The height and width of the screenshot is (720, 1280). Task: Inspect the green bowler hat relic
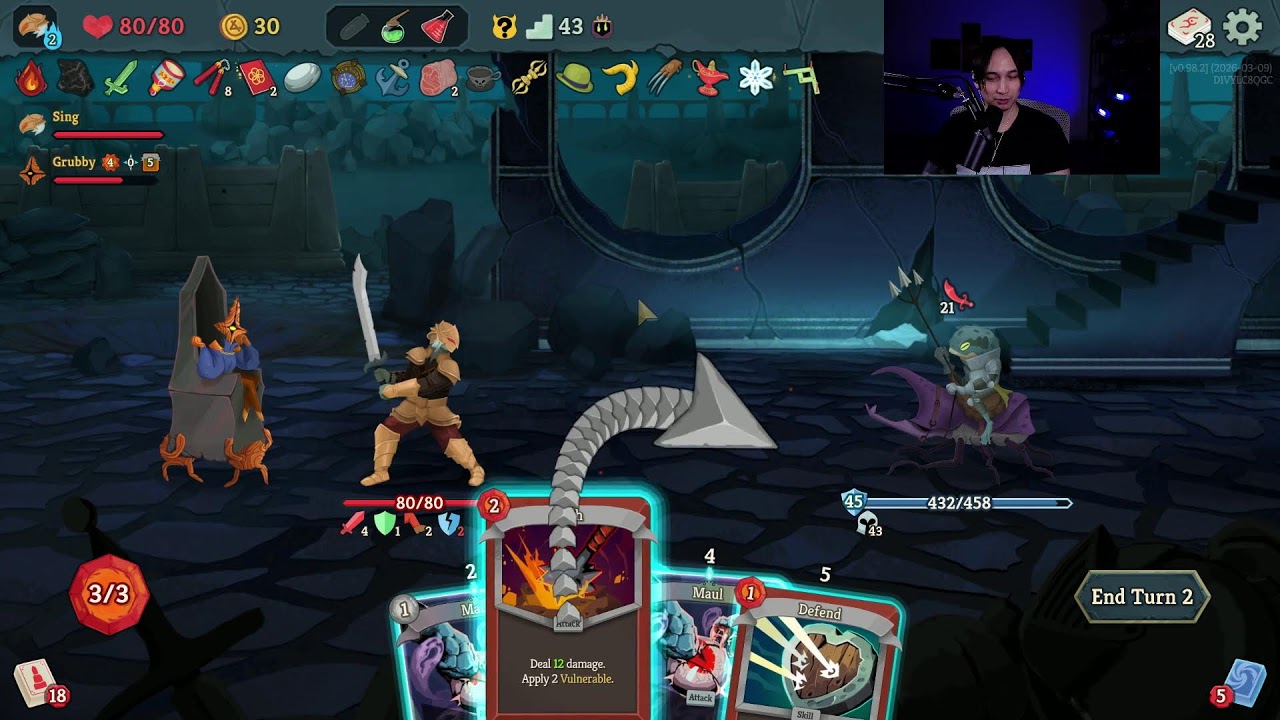[x=574, y=78]
